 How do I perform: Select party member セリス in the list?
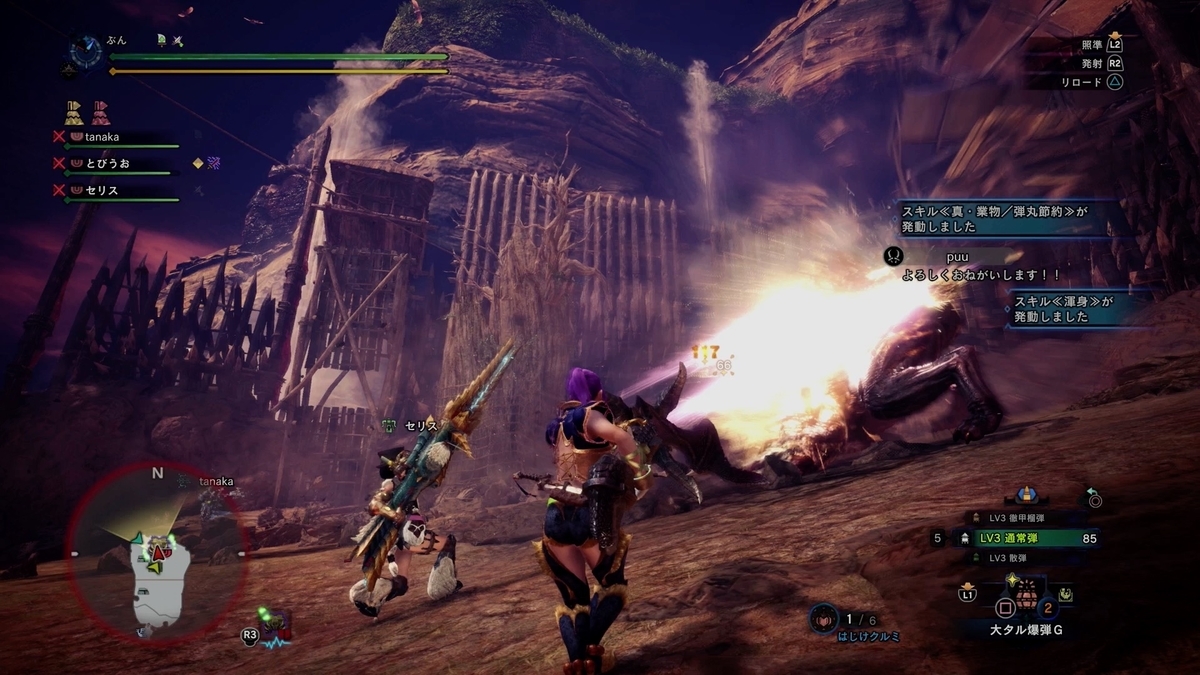112,189
